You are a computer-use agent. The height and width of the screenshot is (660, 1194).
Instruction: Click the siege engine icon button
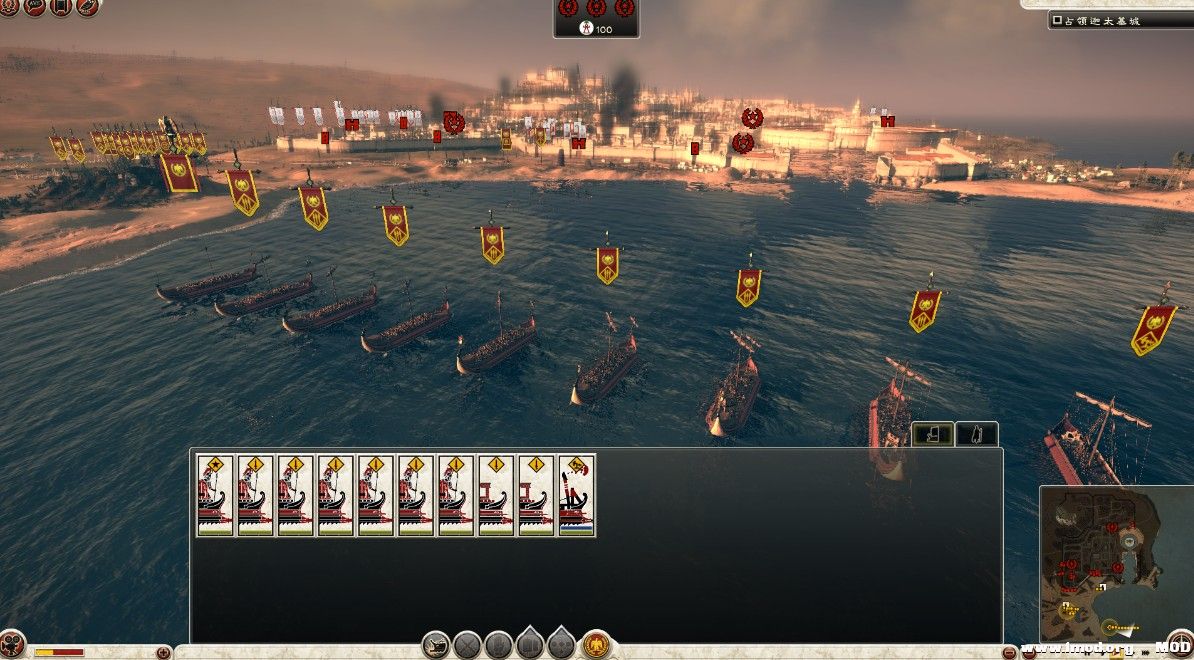coord(435,645)
